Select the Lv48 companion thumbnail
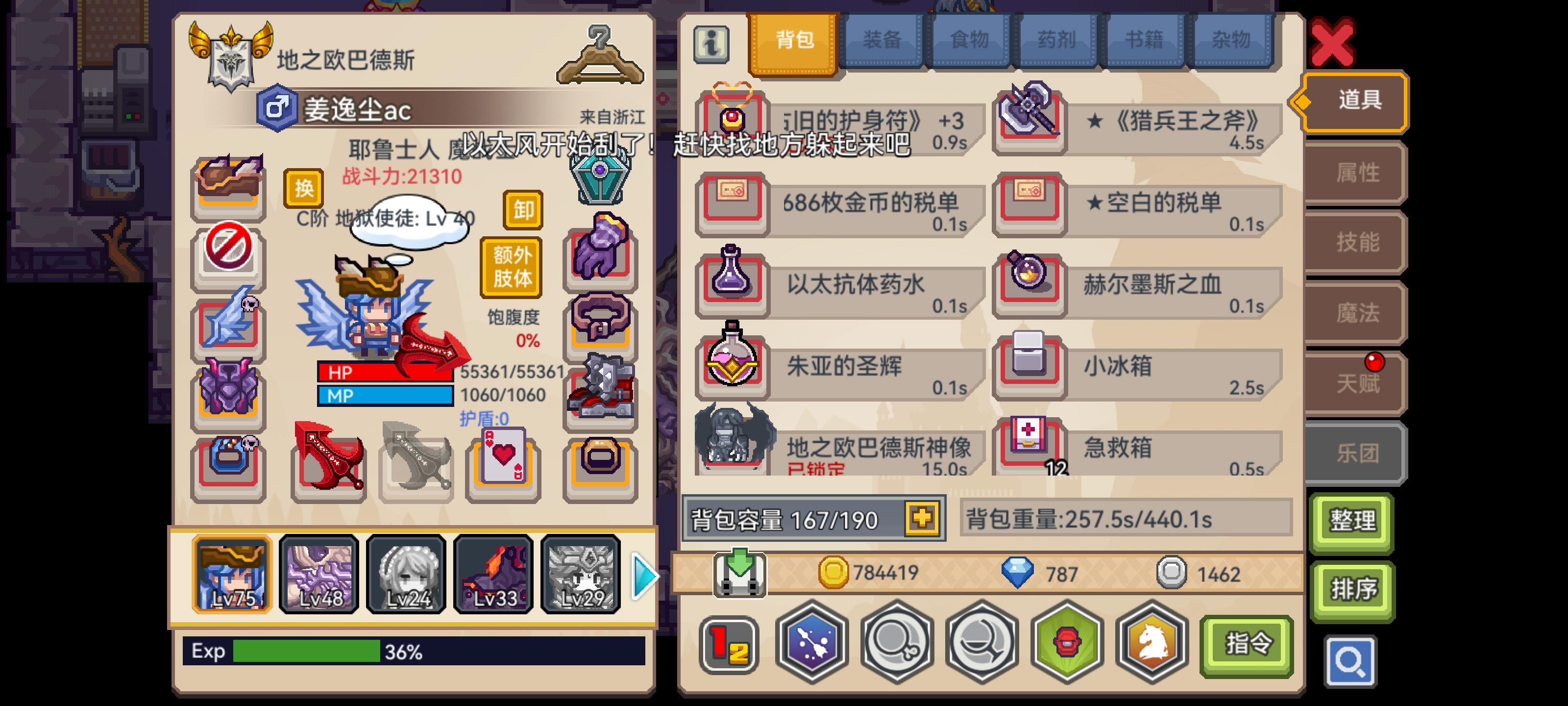Viewport: 1568px width, 706px height. [319, 574]
